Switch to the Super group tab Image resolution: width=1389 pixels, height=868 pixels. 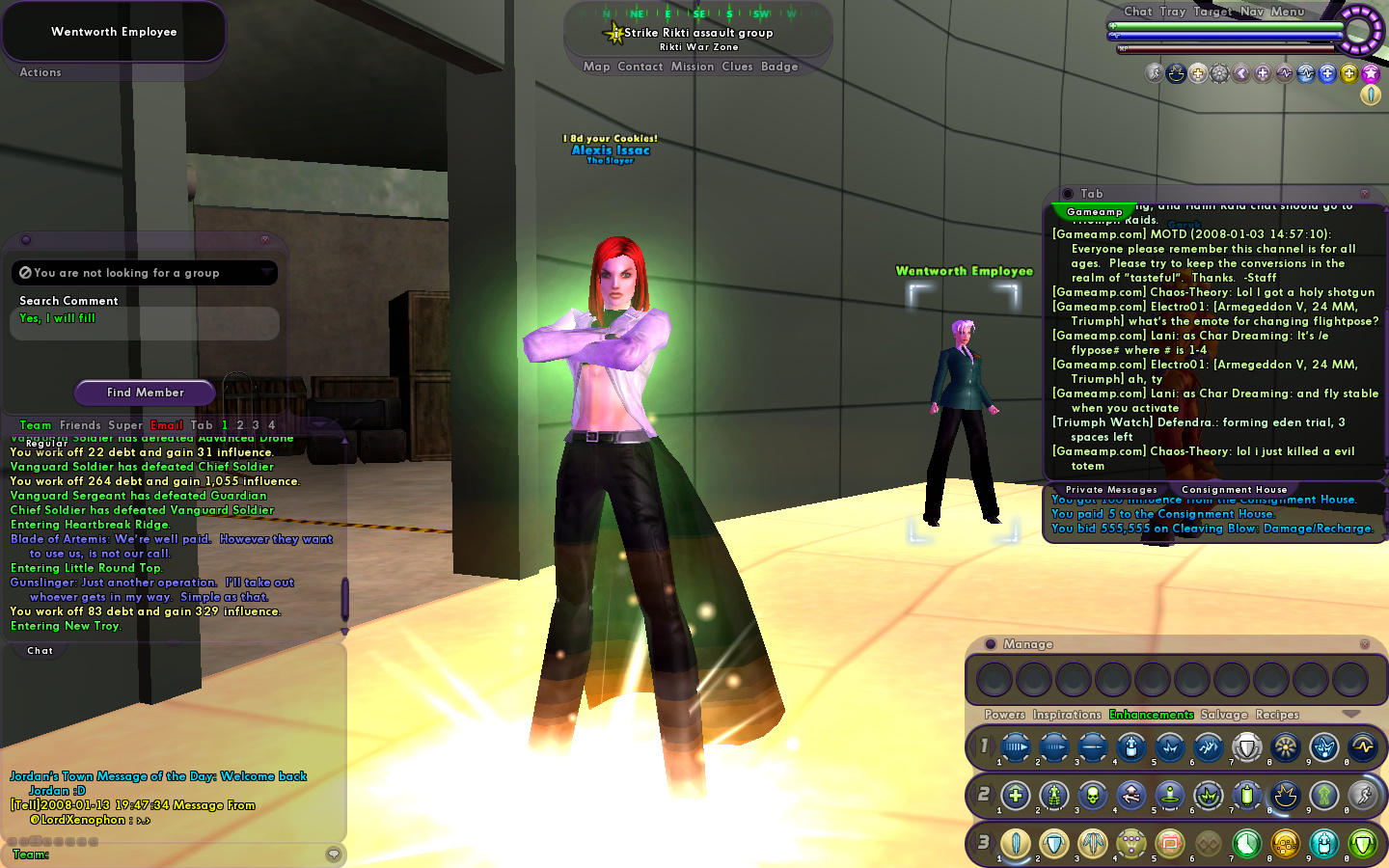[x=125, y=425]
